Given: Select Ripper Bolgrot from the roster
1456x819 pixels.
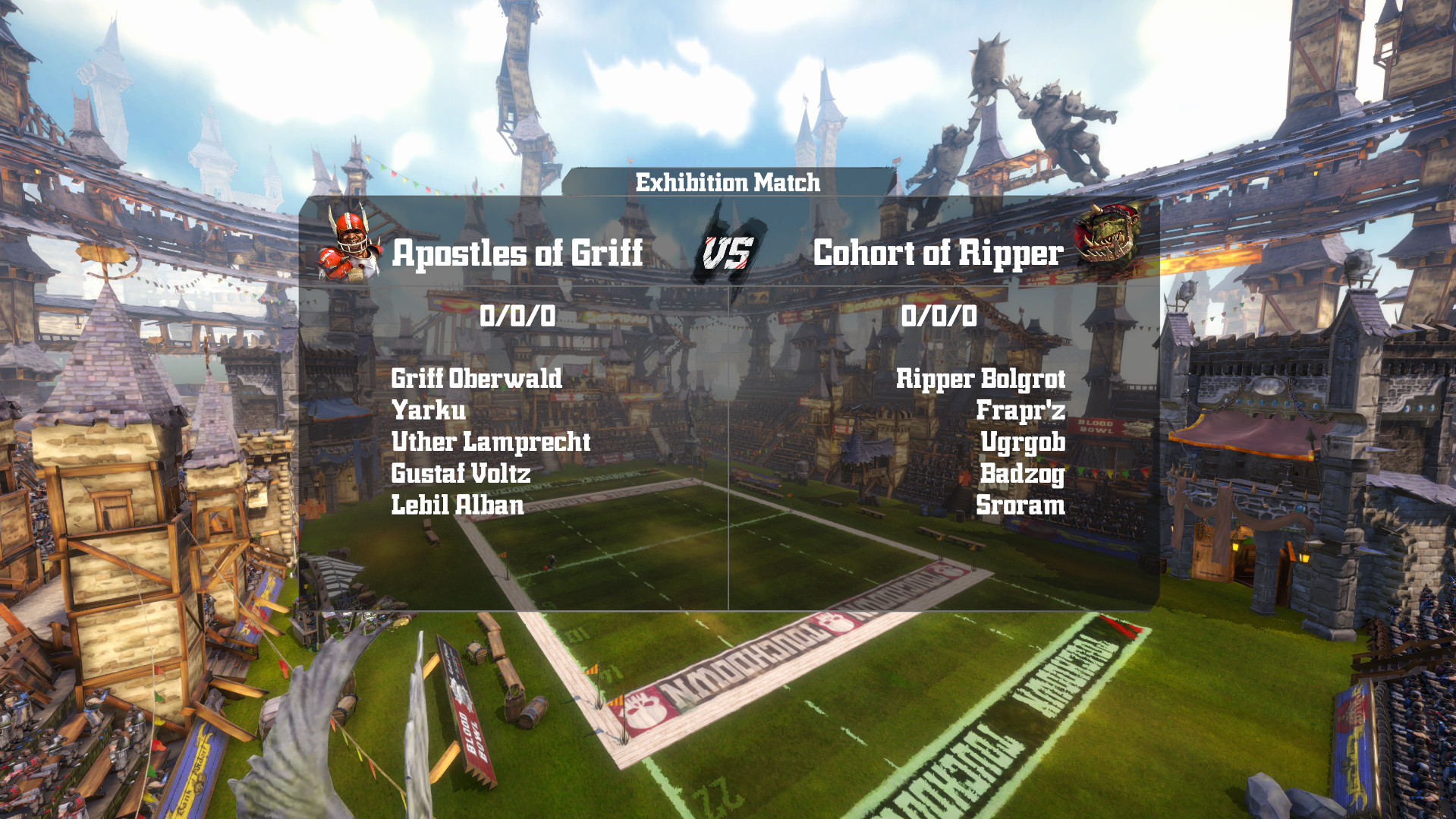Looking at the screenshot, I should [982, 379].
